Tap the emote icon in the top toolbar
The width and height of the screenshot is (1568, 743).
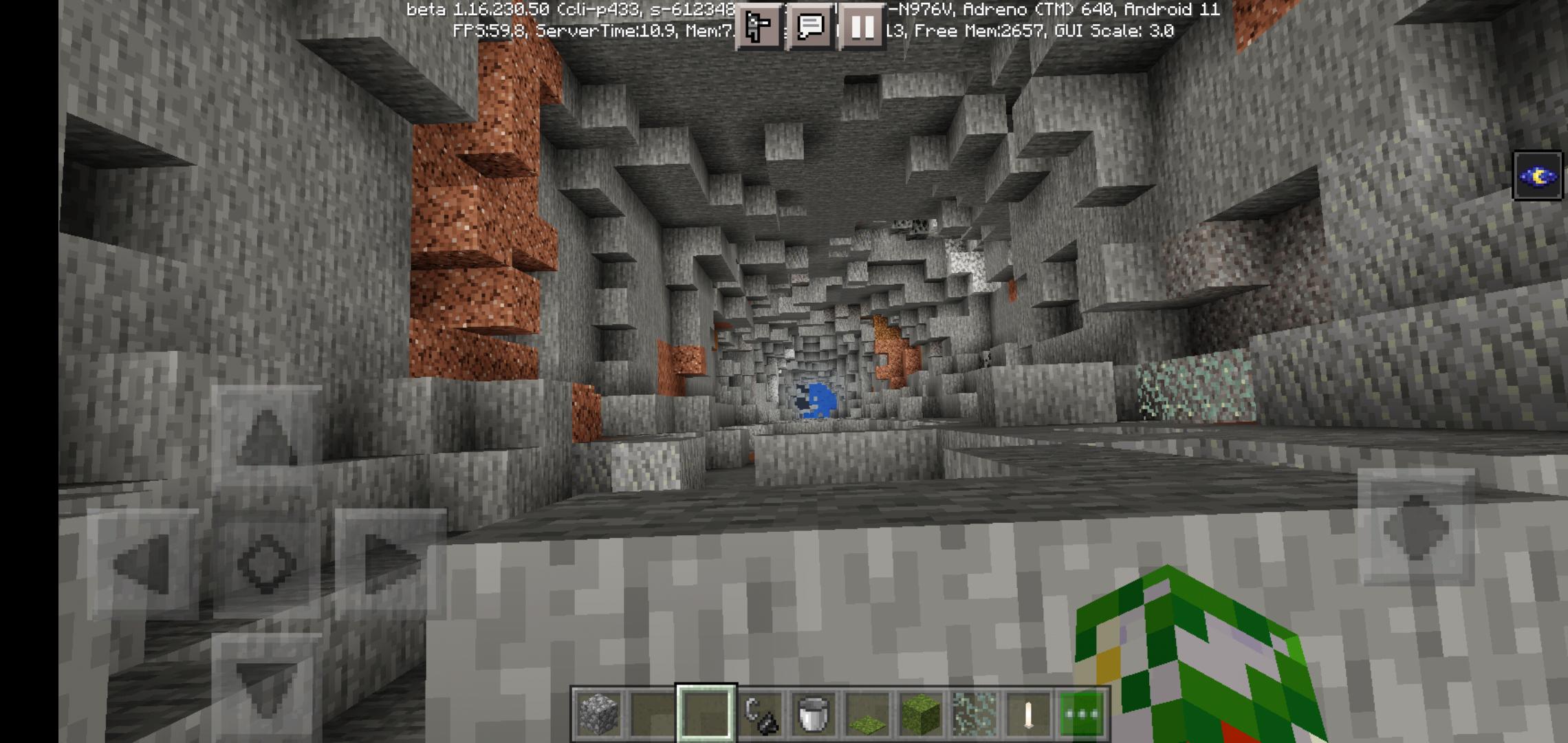(758, 28)
